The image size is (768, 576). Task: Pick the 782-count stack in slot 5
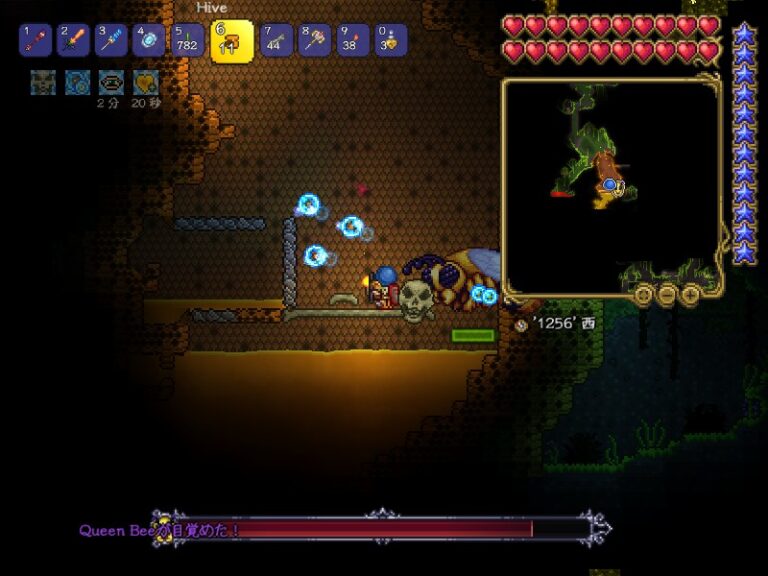pos(188,40)
